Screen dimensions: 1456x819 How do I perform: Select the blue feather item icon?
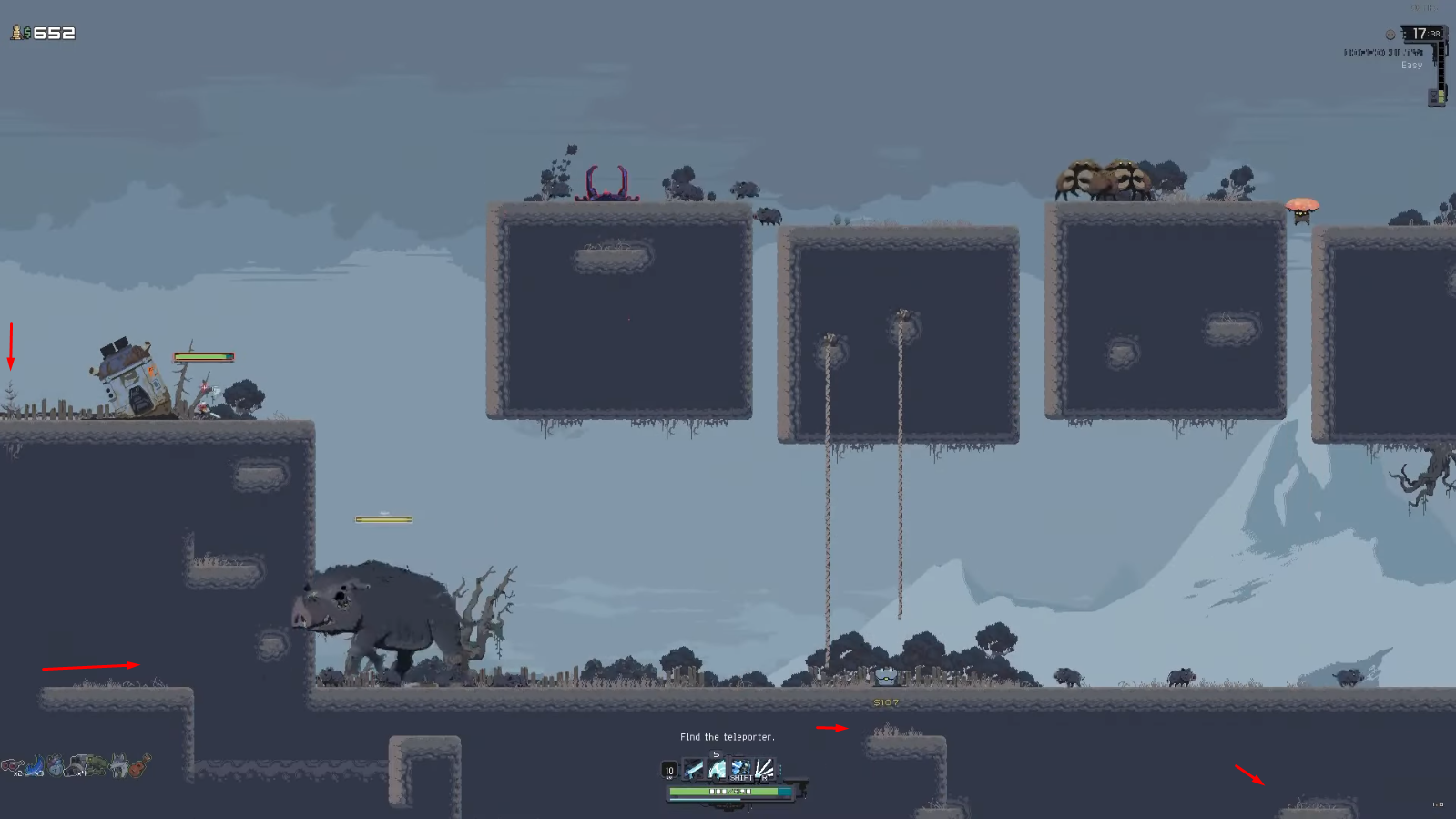click(36, 766)
